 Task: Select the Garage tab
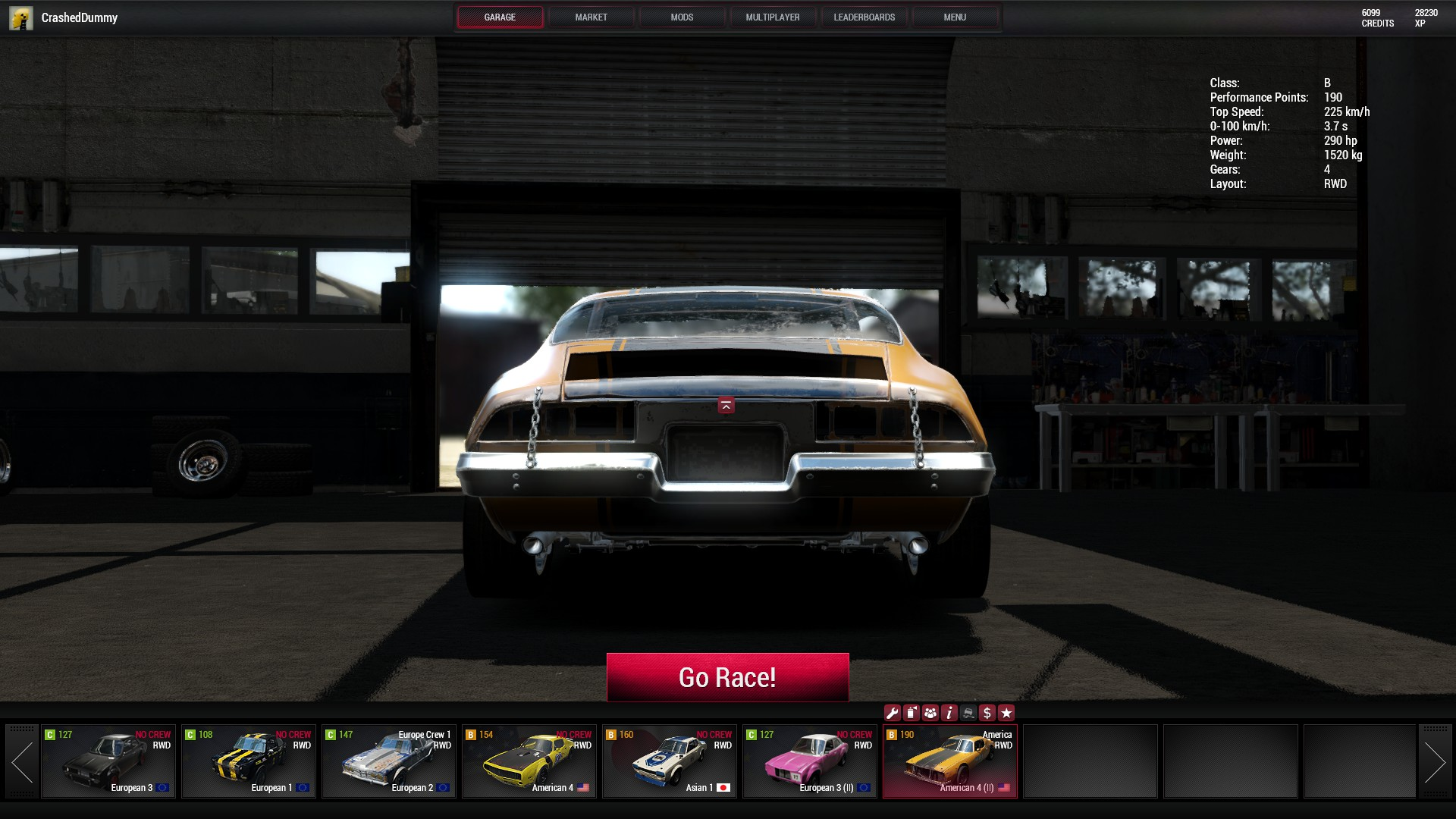tap(500, 17)
